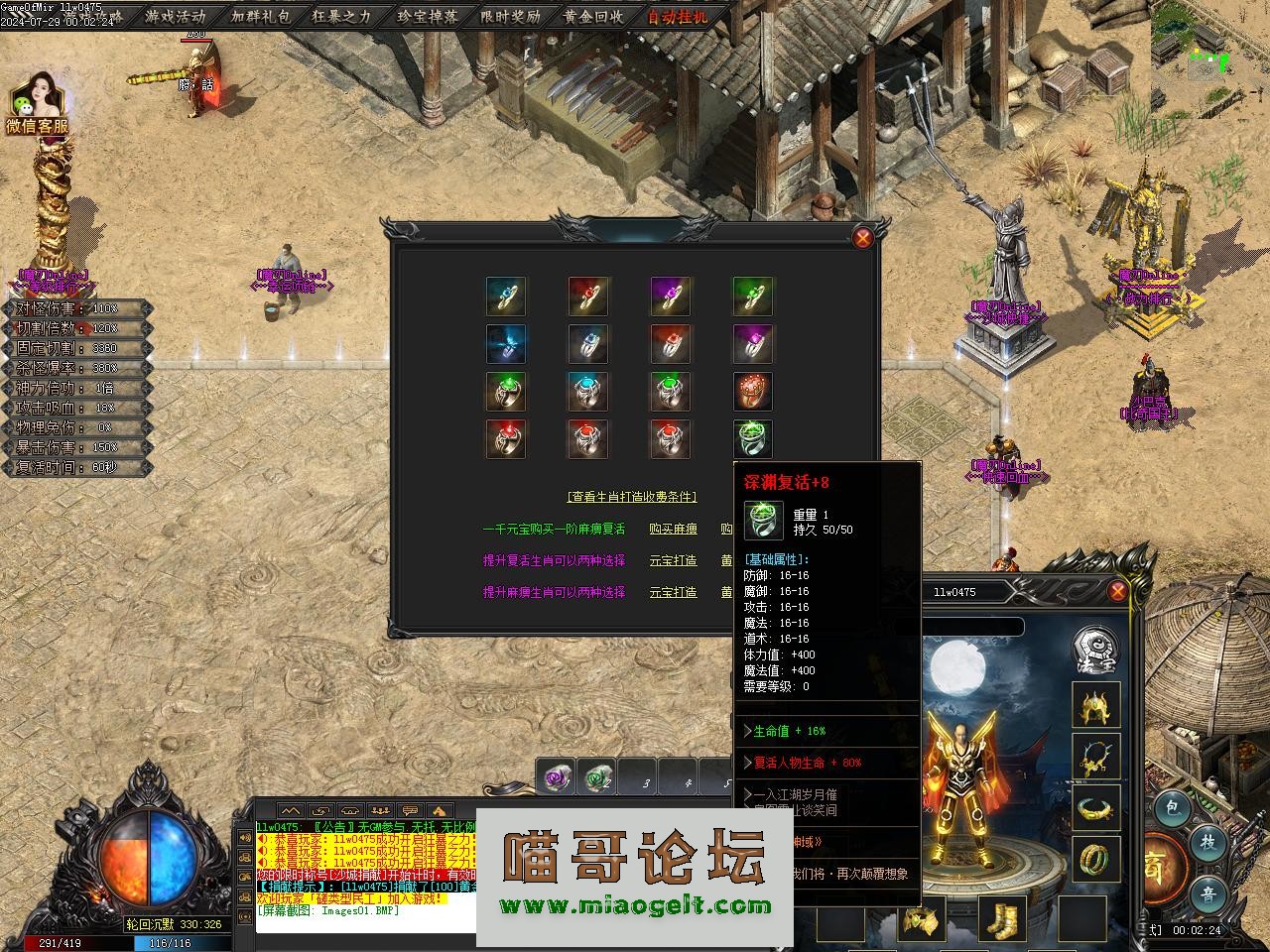The height and width of the screenshot is (952, 1270).
Task: Select the highlighted green abyss revival ring
Action: pyautogui.click(x=753, y=437)
